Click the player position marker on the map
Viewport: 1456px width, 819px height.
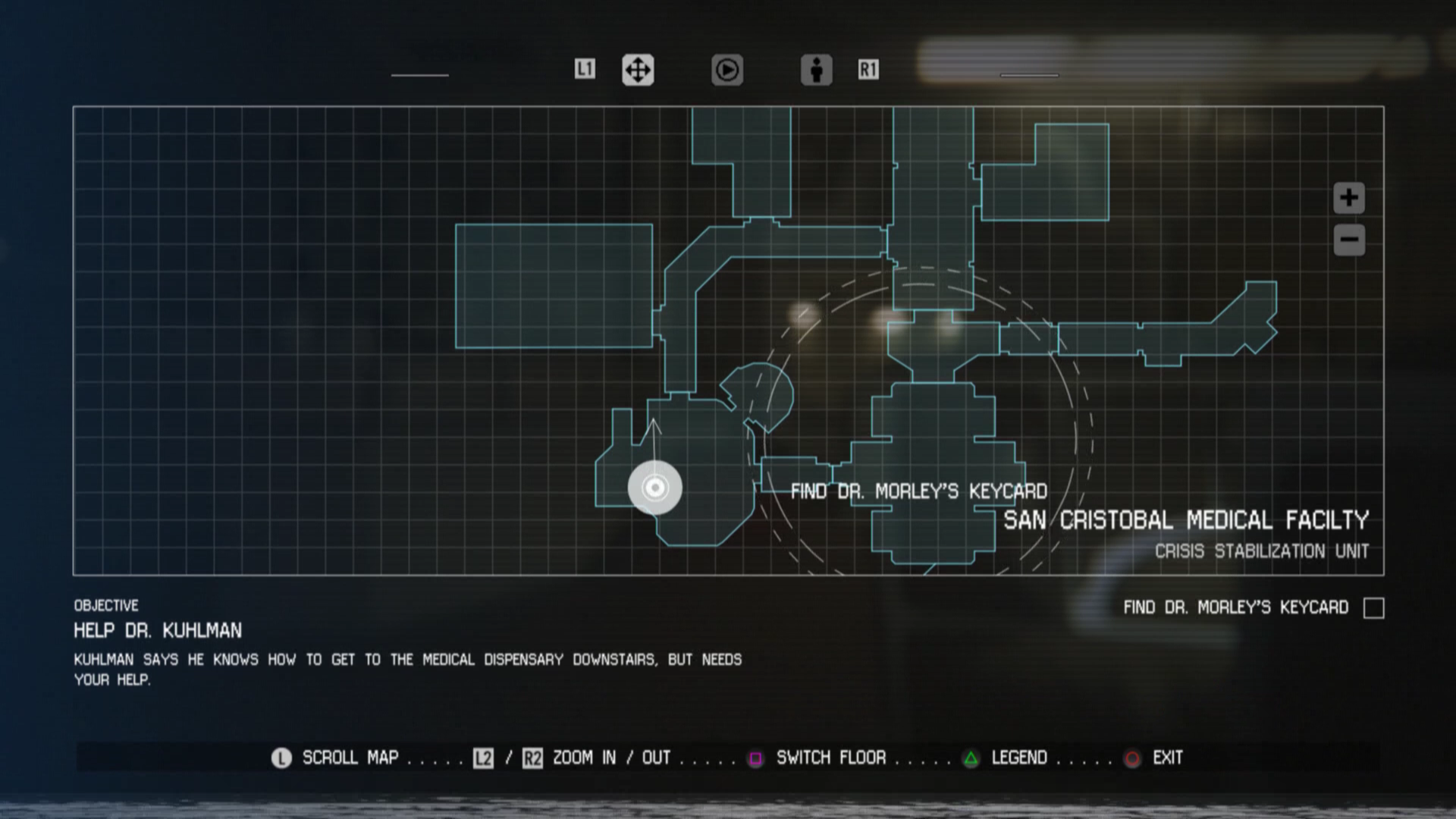(x=654, y=488)
